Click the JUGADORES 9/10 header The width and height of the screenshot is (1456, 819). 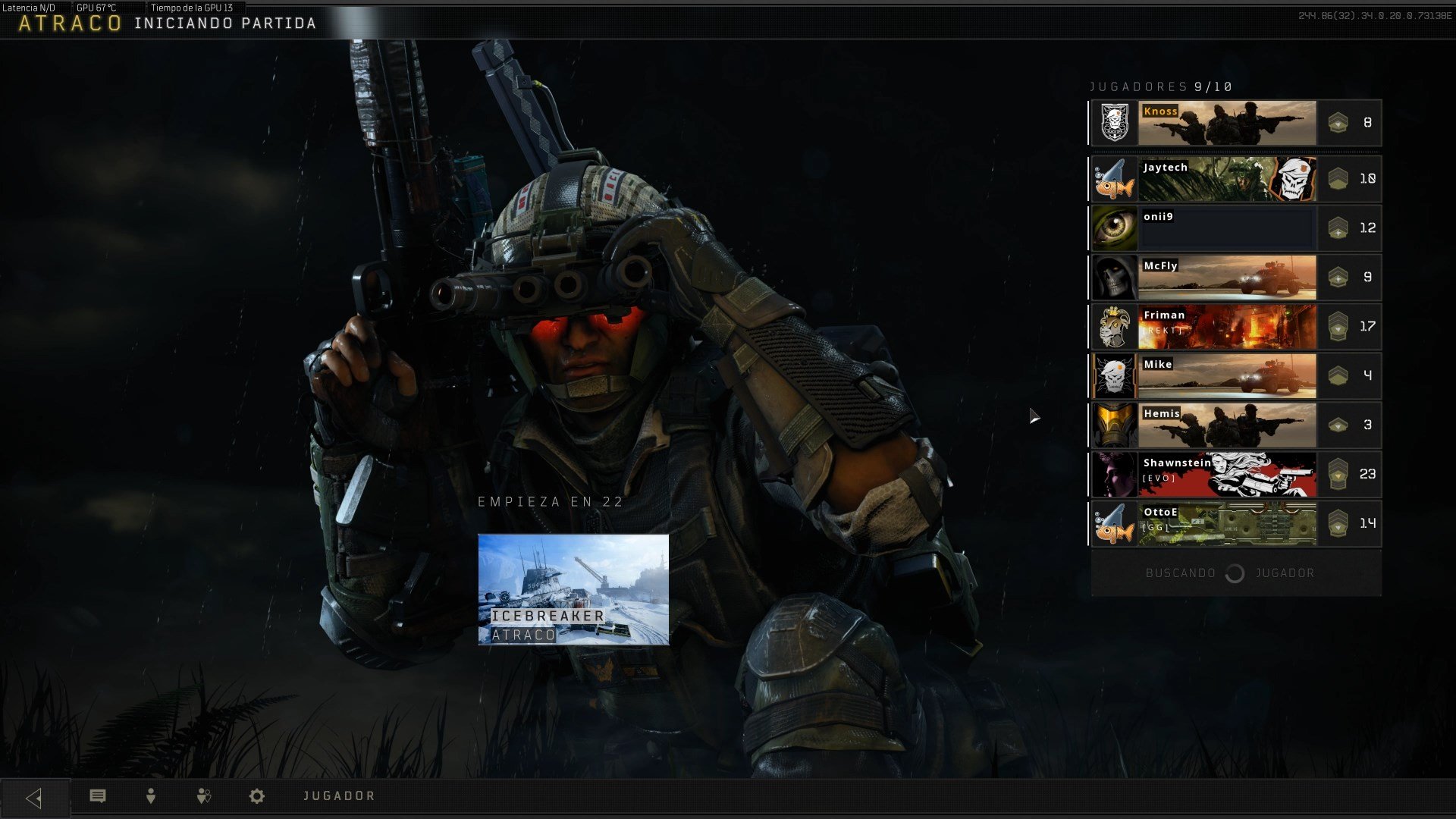(1159, 86)
